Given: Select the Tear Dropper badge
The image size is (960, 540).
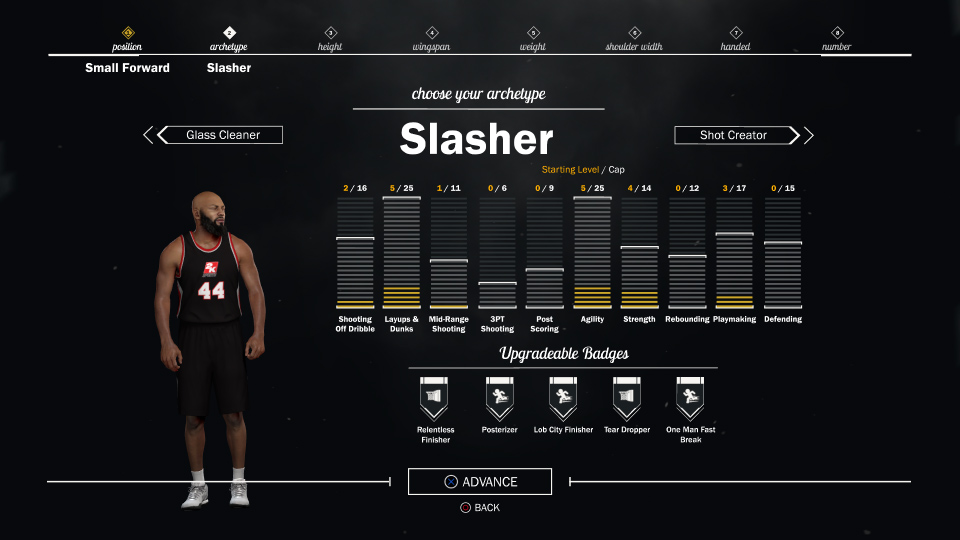Looking at the screenshot, I should [627, 400].
